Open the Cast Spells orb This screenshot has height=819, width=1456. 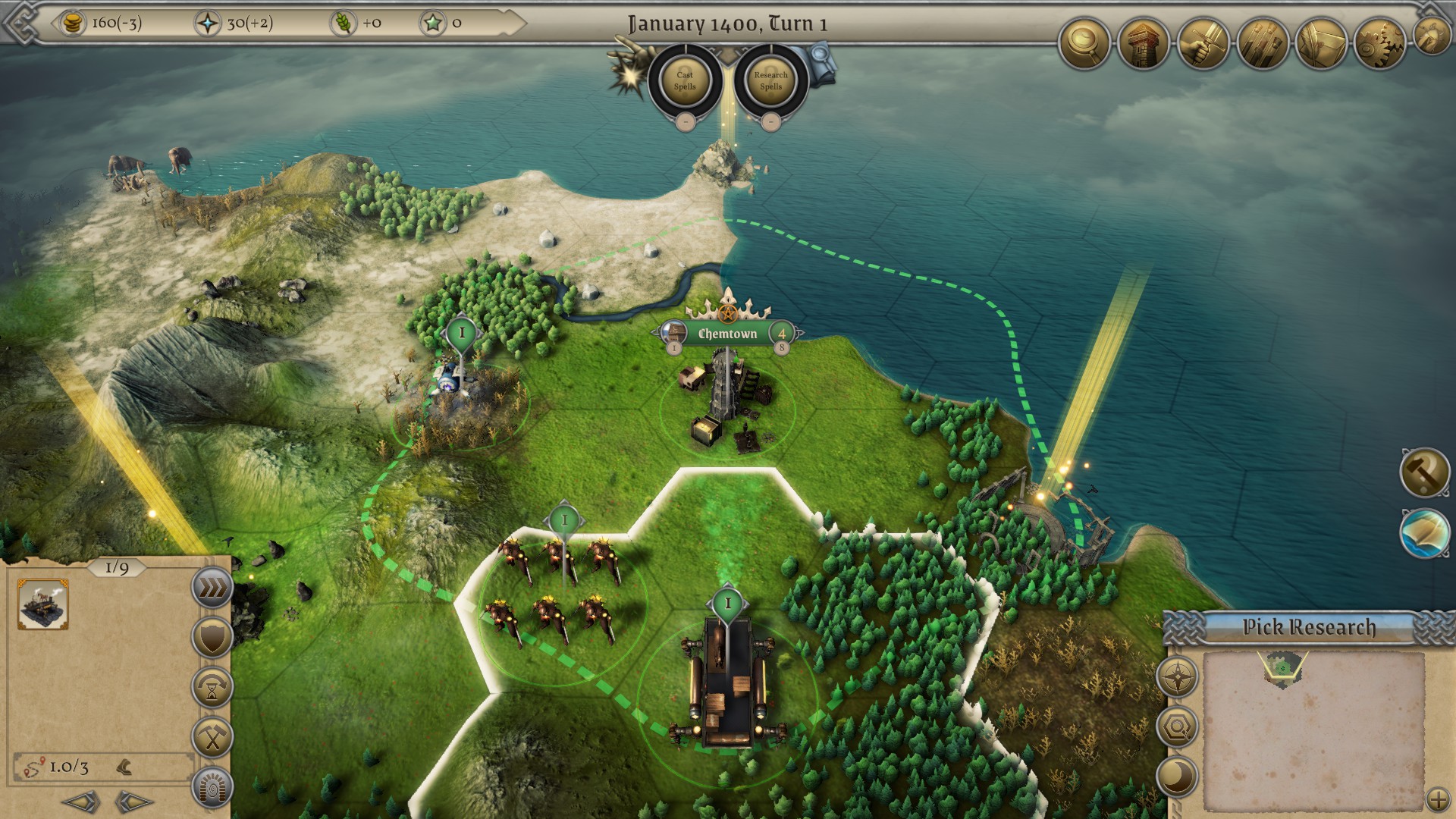[x=685, y=80]
